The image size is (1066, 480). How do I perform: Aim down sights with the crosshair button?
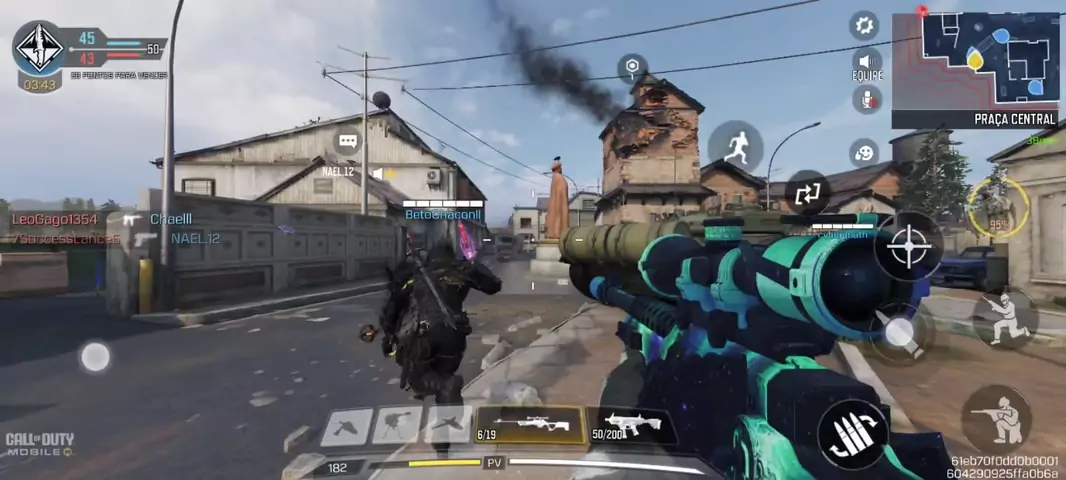point(908,245)
